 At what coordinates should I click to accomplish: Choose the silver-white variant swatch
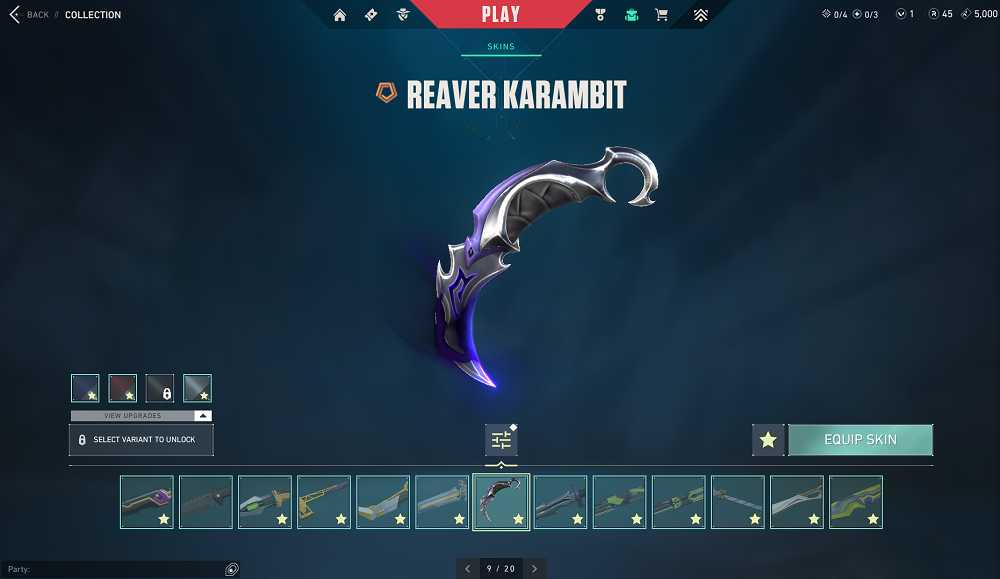pyautogui.click(x=197, y=388)
